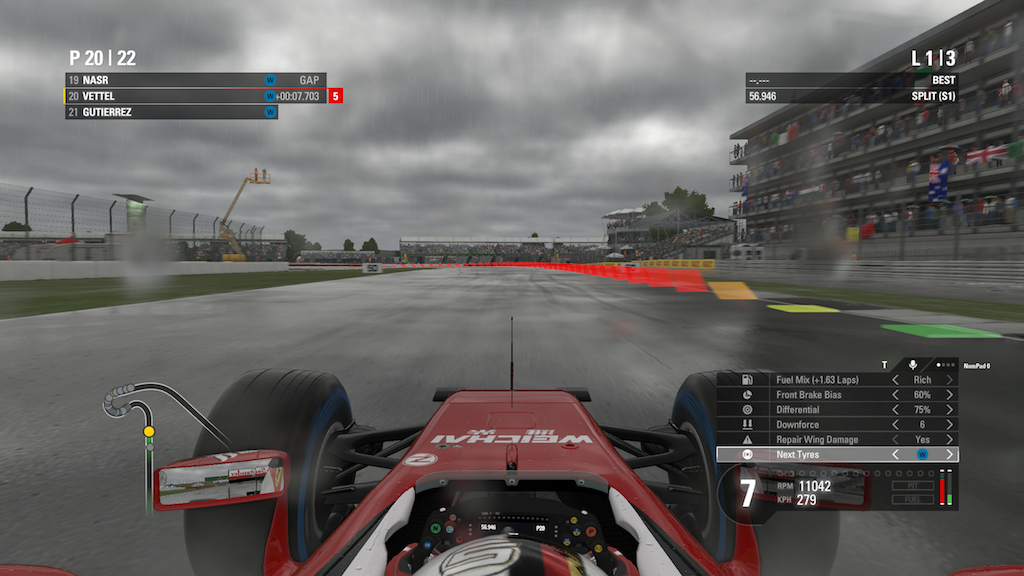The image size is (1024, 576).
Task: Select the Next Tyres row
Action: (x=810, y=455)
